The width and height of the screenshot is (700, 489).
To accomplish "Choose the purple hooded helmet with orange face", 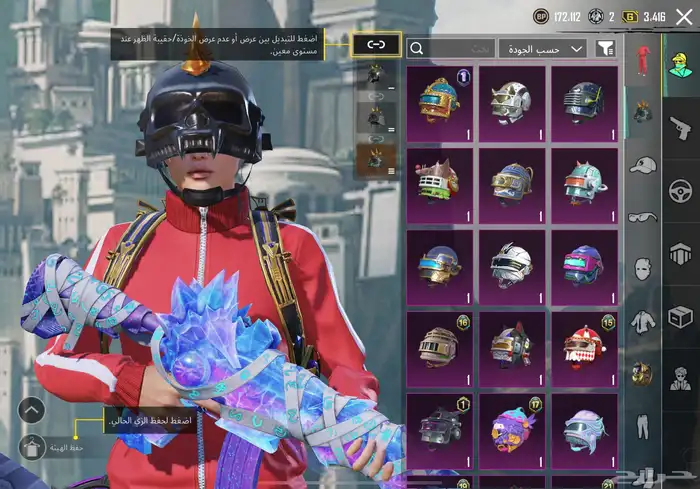I will [x=511, y=428].
